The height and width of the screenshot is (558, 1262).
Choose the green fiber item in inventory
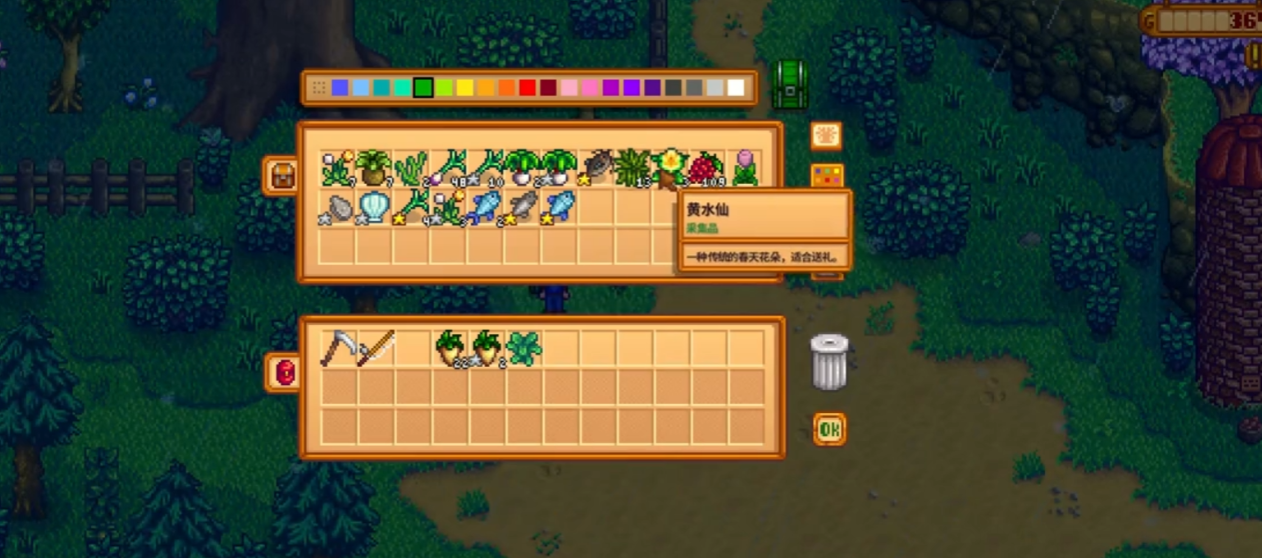[524, 348]
